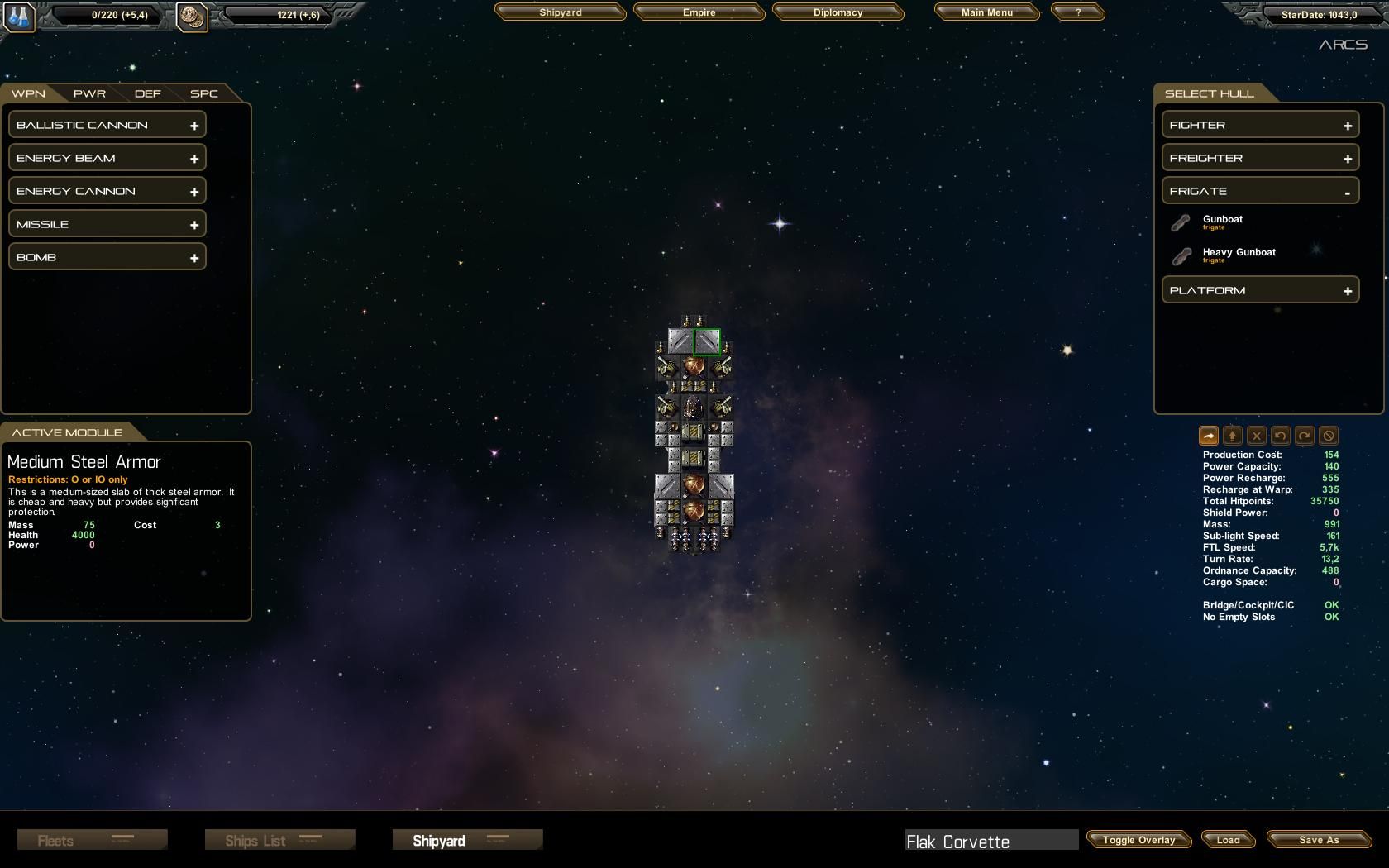Expand the Energy Beam weapon list
This screenshot has width=1389, height=868.
point(107,158)
